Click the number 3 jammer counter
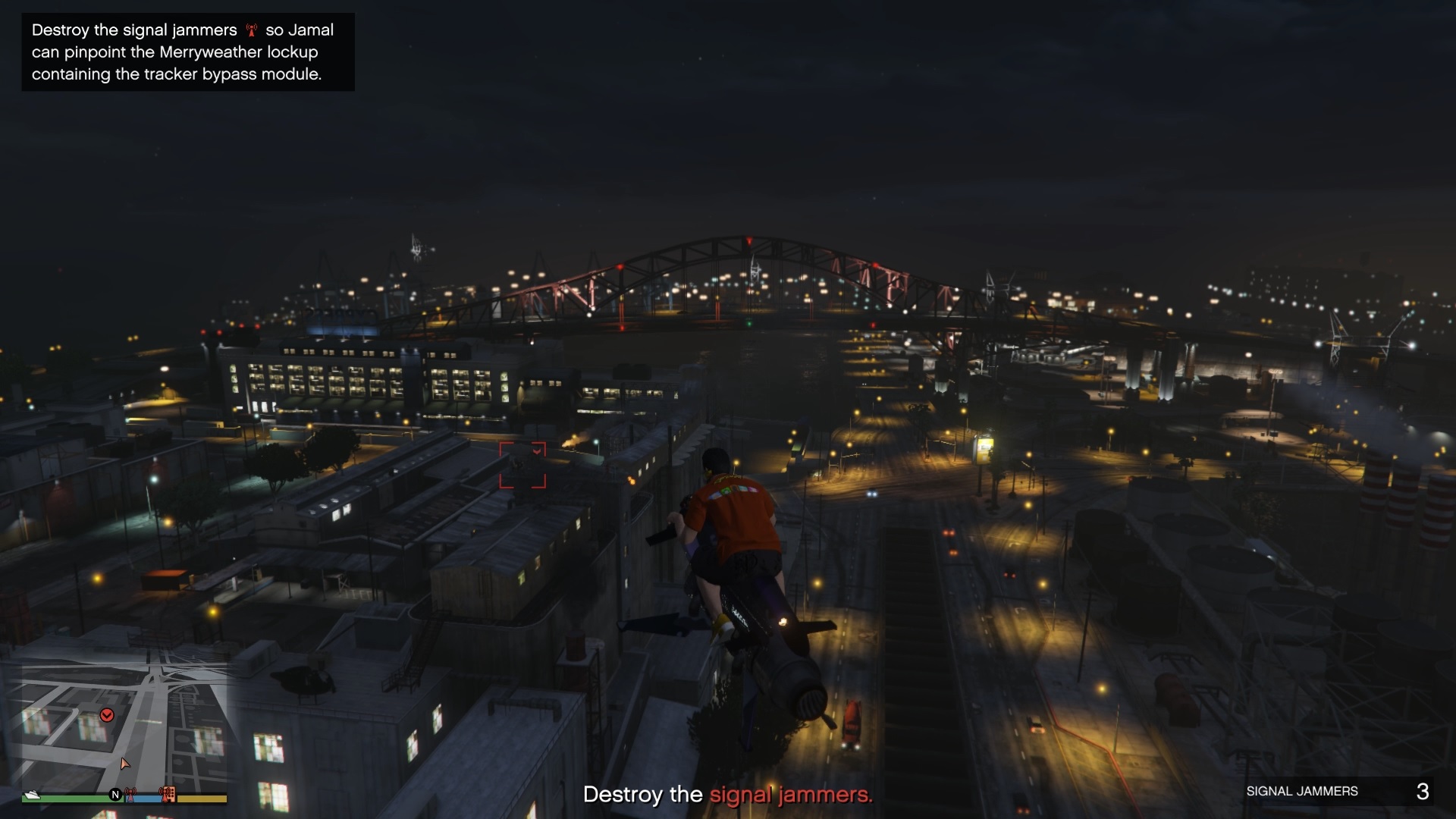This screenshot has height=819, width=1456. 1423,791
